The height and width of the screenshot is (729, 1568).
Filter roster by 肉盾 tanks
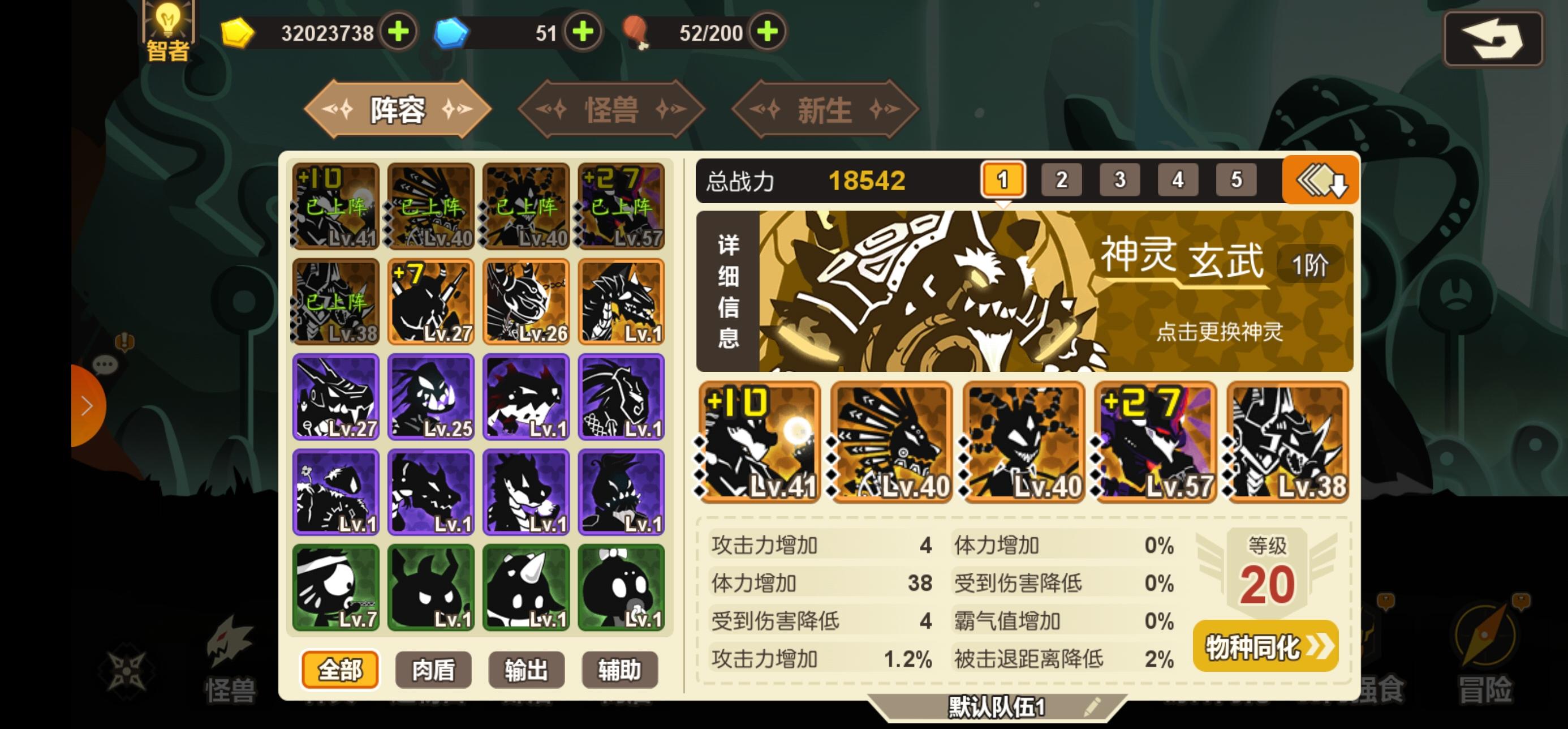tap(433, 670)
